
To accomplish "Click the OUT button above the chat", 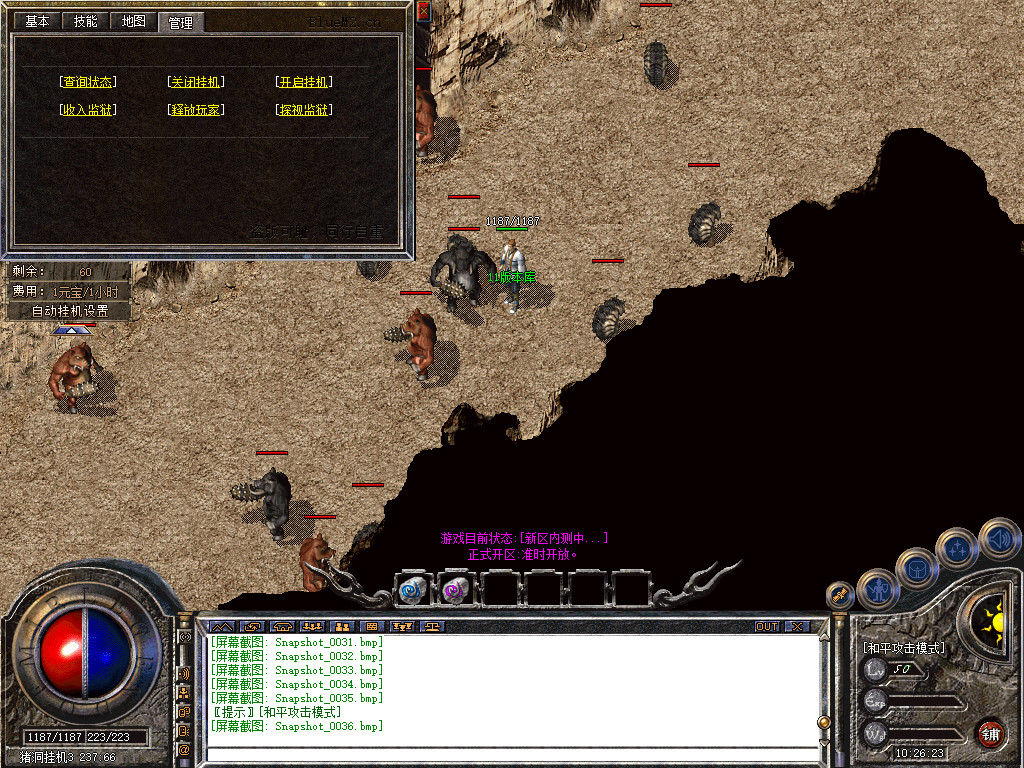I will click(x=767, y=627).
